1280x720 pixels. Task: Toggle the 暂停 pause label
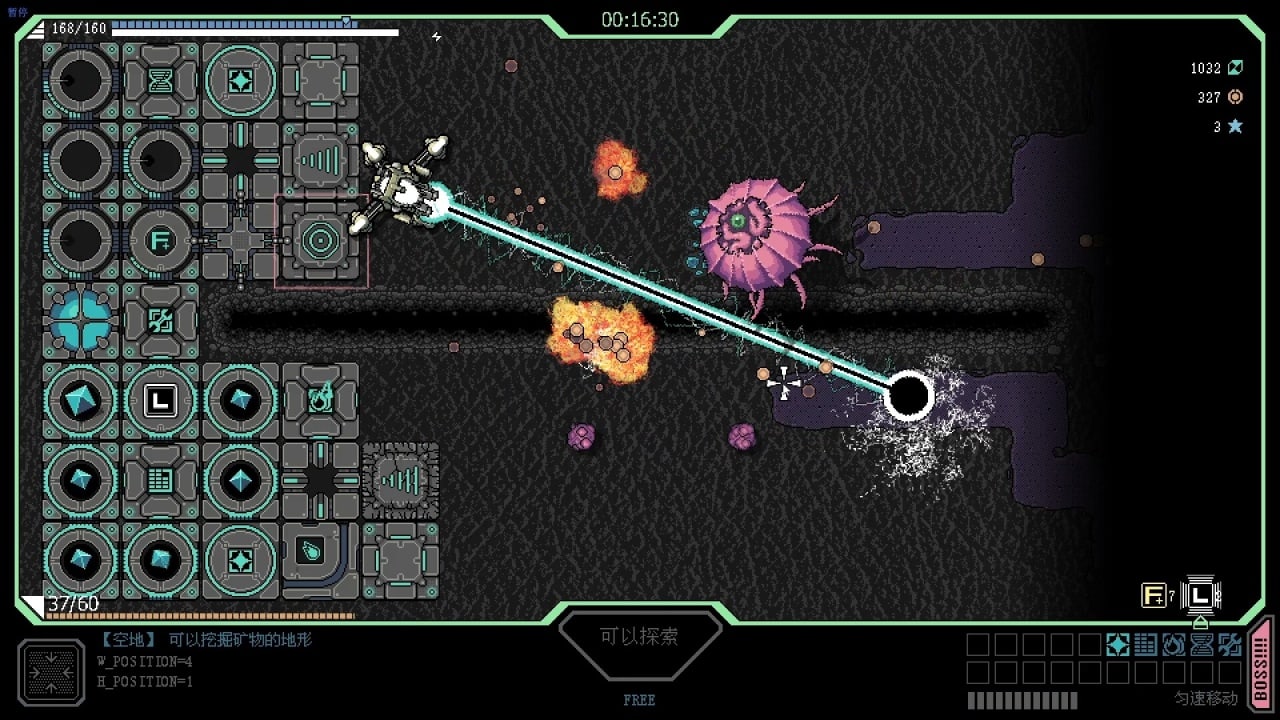[18, 12]
